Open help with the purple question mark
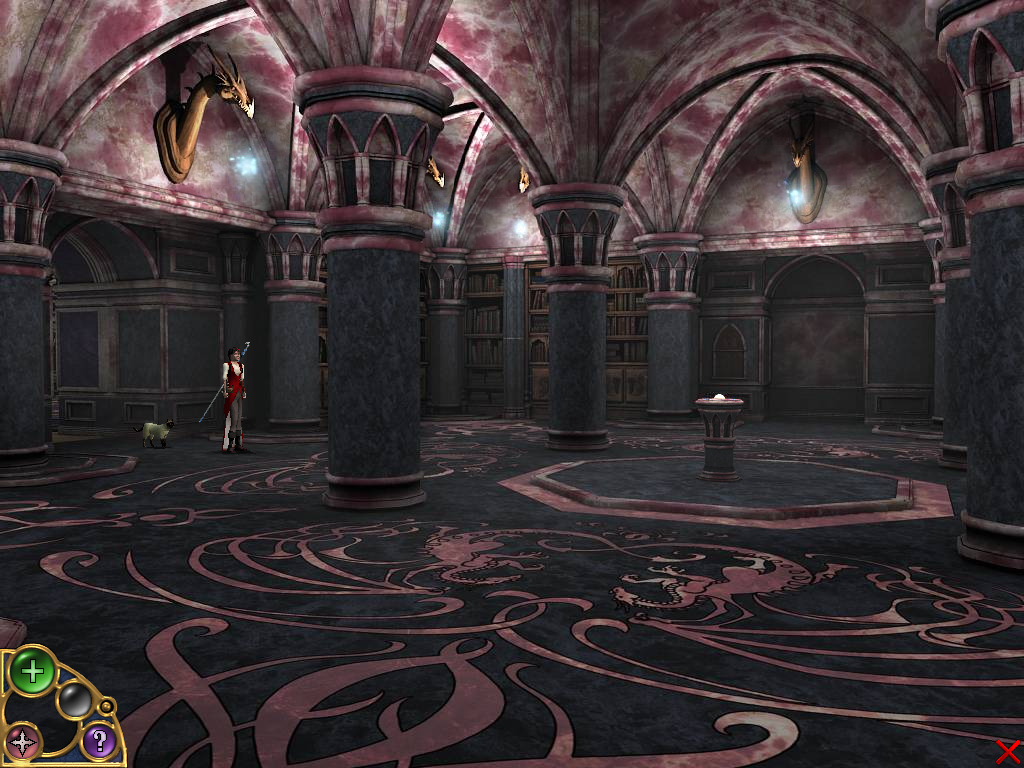1024x768 pixels. [98, 741]
